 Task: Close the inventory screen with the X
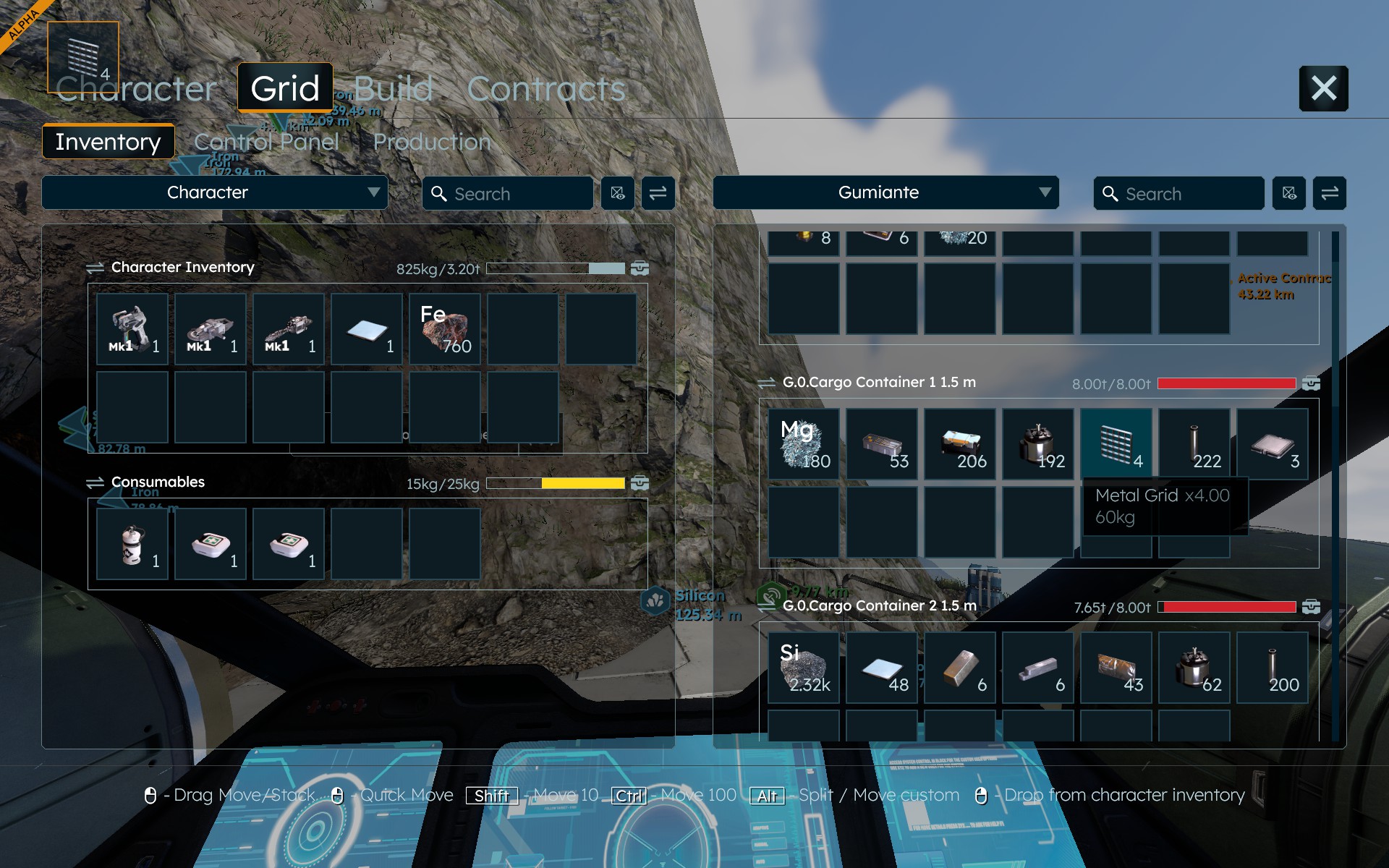point(1323,88)
